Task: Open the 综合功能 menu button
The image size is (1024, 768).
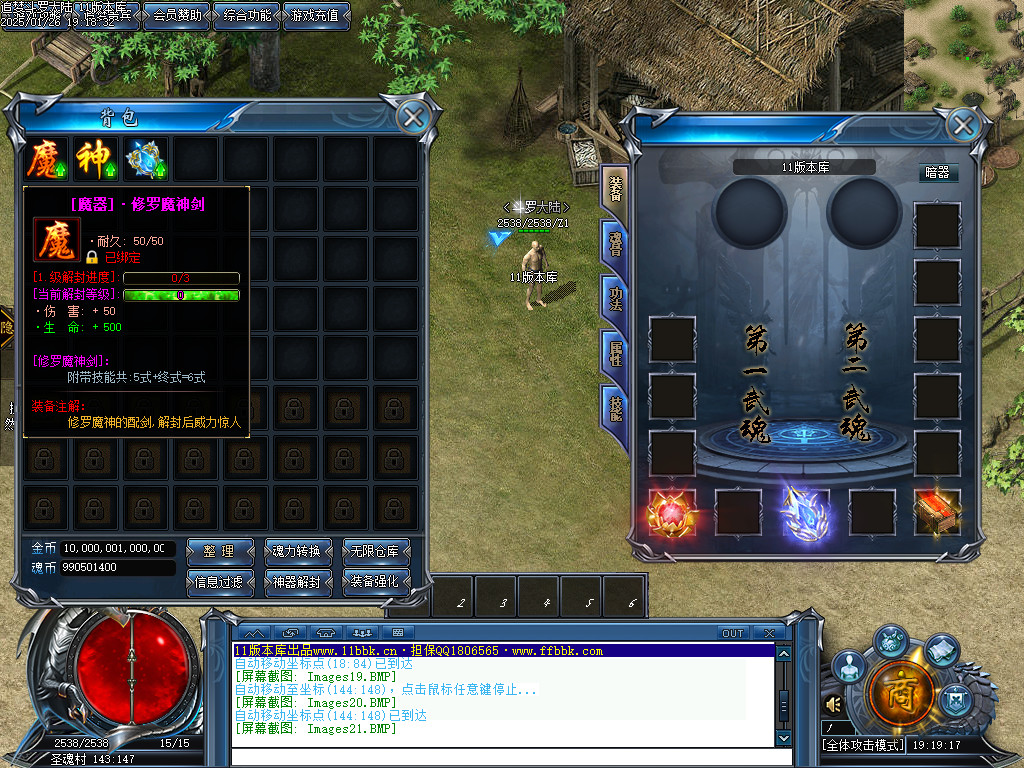Action: click(x=245, y=15)
